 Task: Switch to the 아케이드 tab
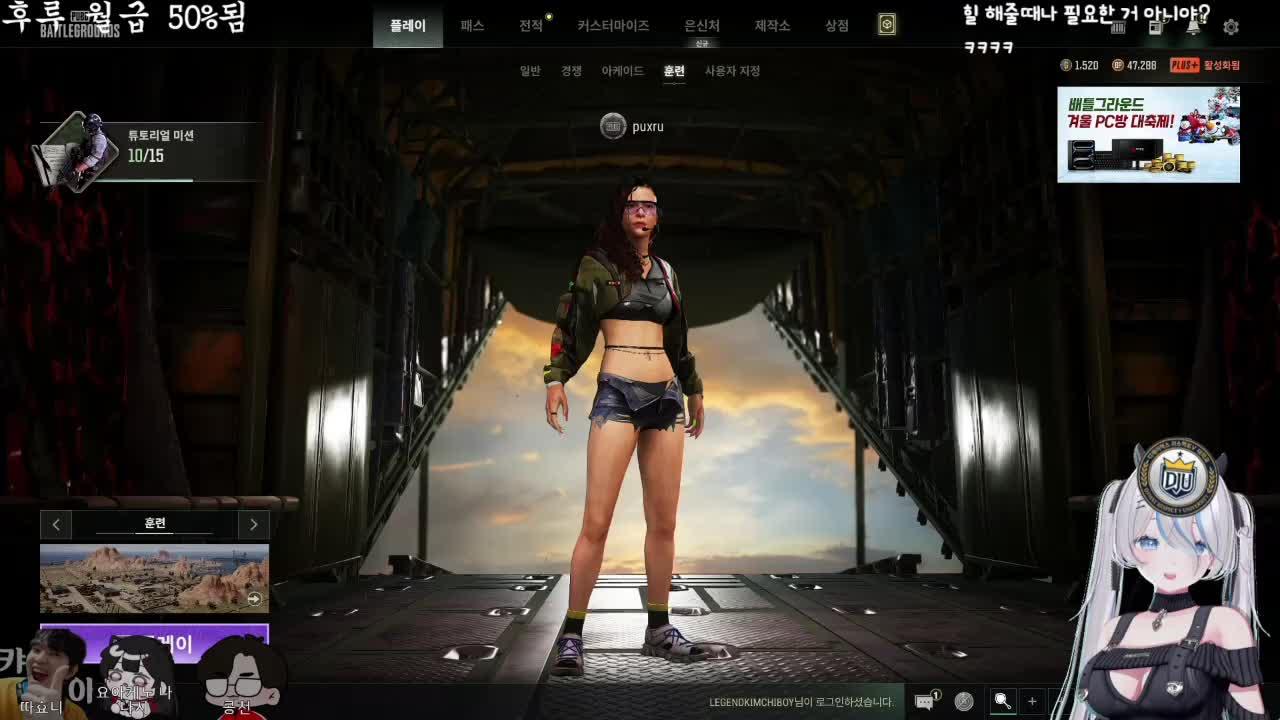625,71
